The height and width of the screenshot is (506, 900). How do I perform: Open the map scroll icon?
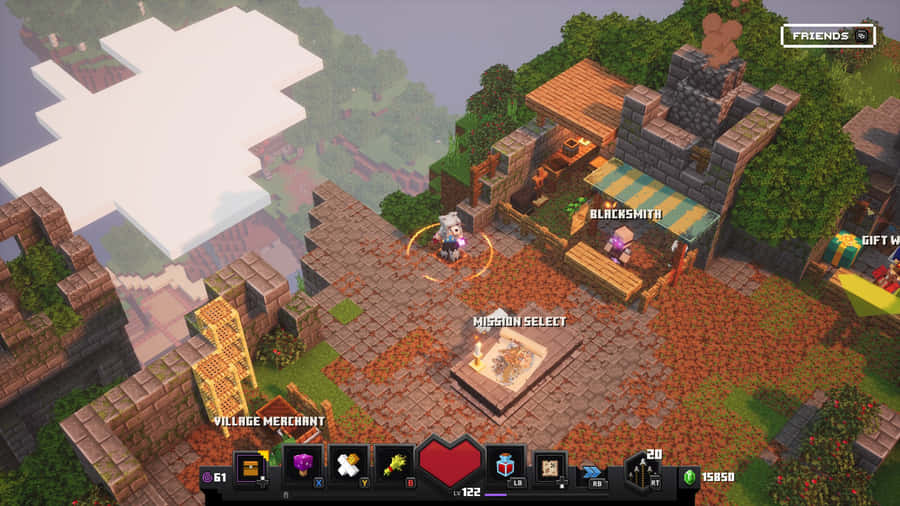[x=549, y=468]
